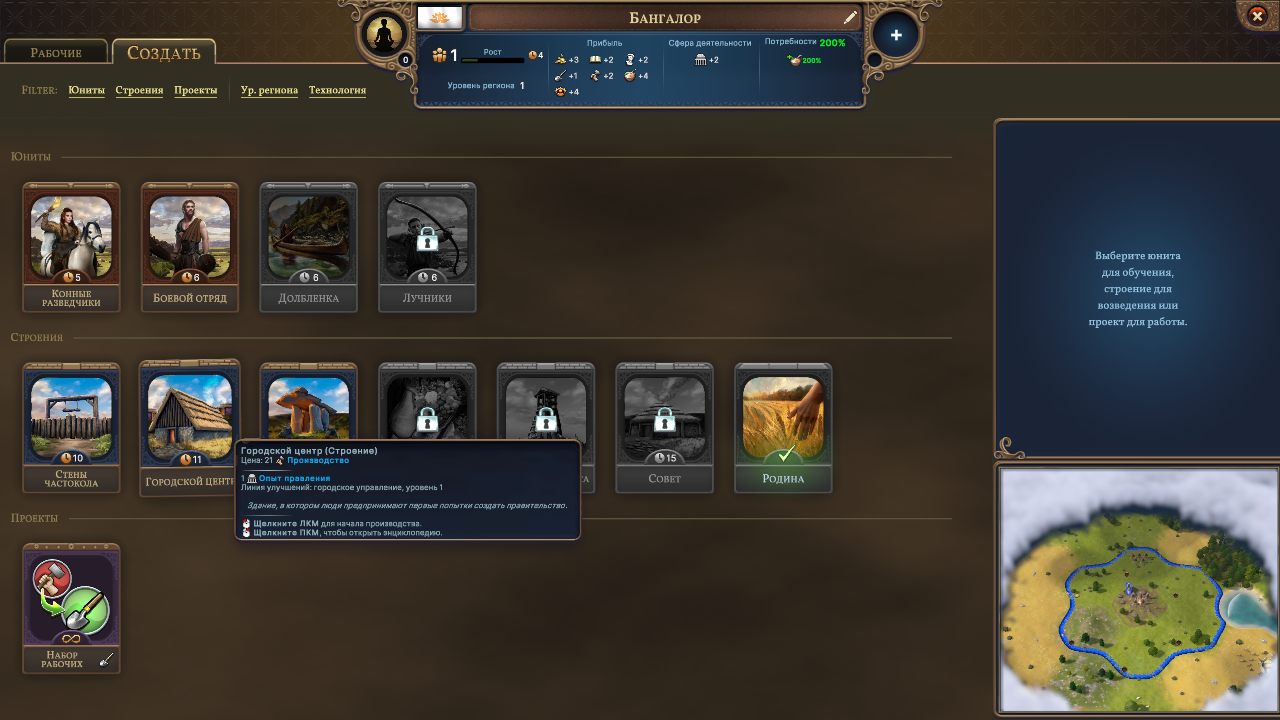Image resolution: width=1280 pixels, height=720 pixels.
Task: Filter the list by Проекты
Action: click(x=196, y=90)
